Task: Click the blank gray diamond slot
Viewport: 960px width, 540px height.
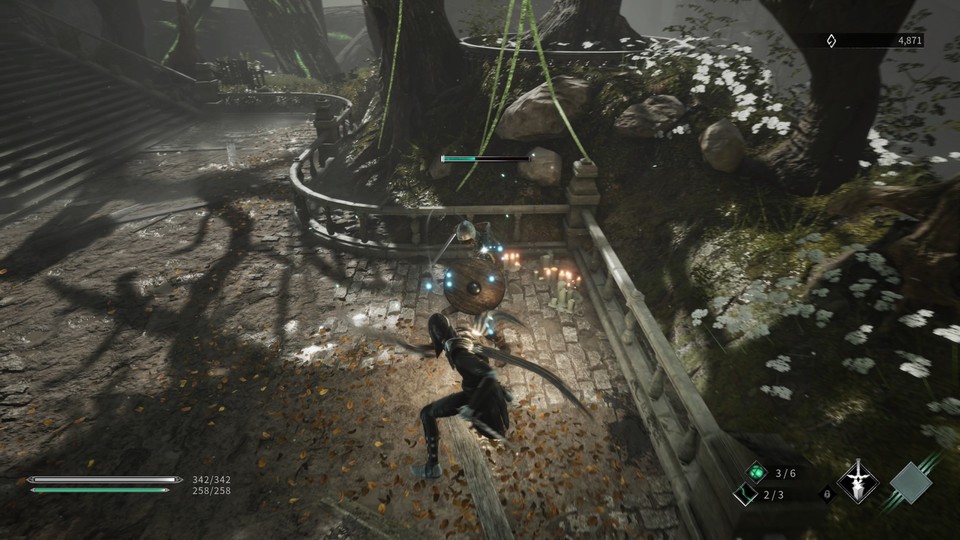Action: (910, 482)
